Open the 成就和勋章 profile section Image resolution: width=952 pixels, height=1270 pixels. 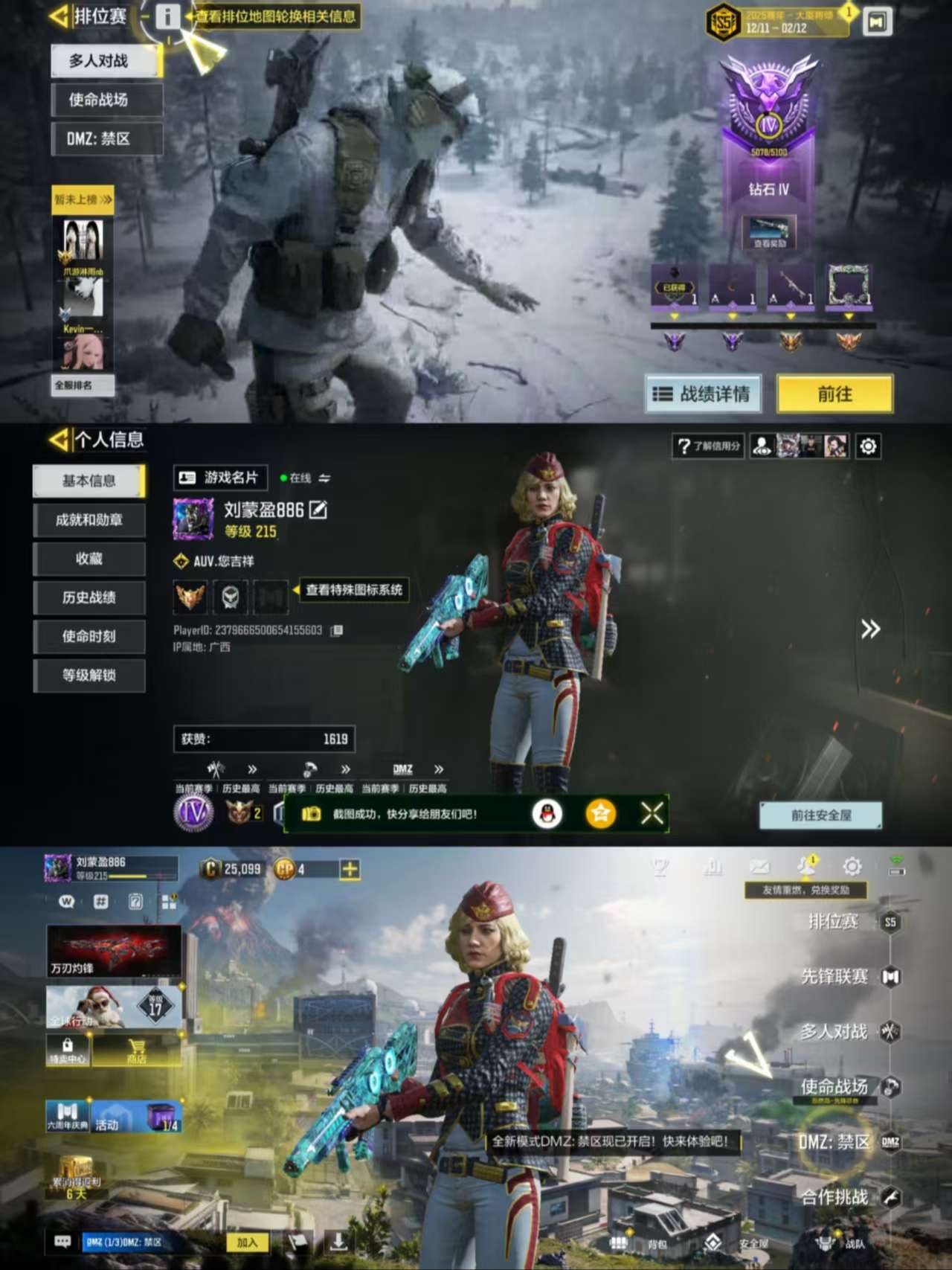coord(89,520)
